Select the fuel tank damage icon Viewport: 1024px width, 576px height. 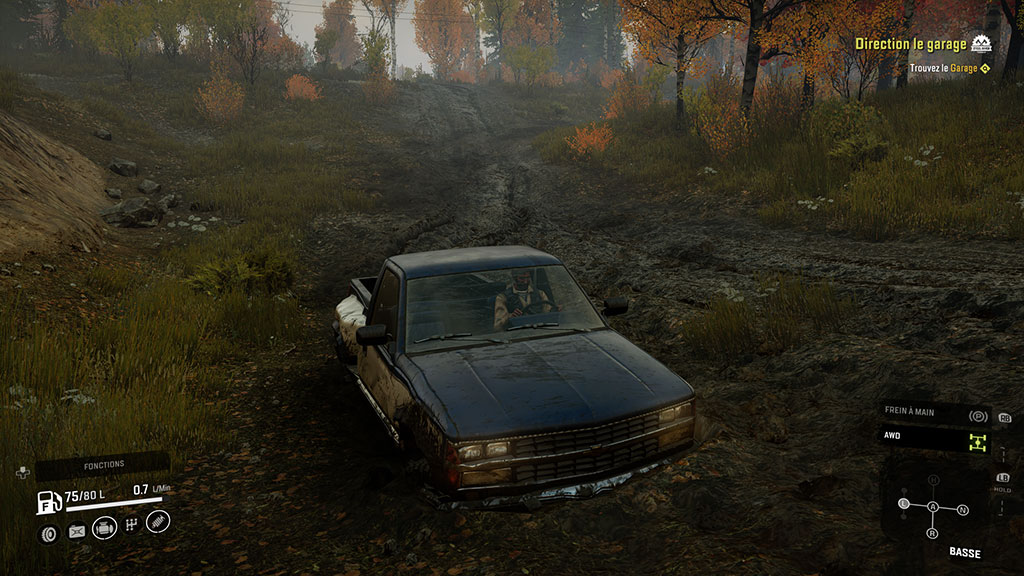click(x=76, y=532)
